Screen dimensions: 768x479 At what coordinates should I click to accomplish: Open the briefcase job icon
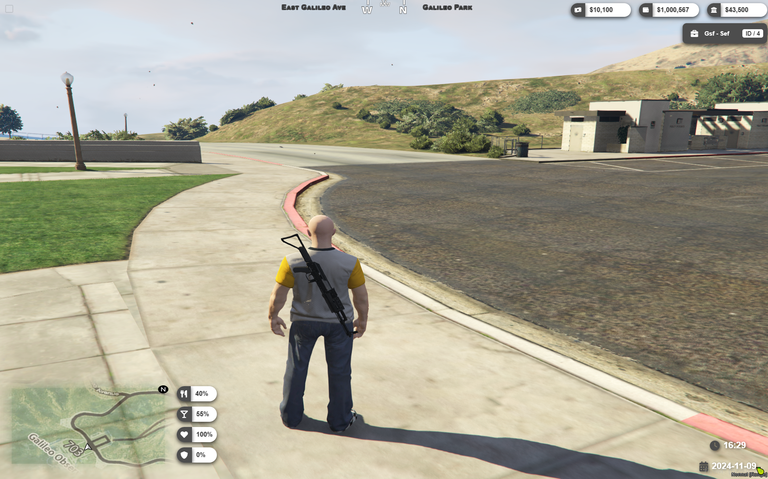coord(694,33)
